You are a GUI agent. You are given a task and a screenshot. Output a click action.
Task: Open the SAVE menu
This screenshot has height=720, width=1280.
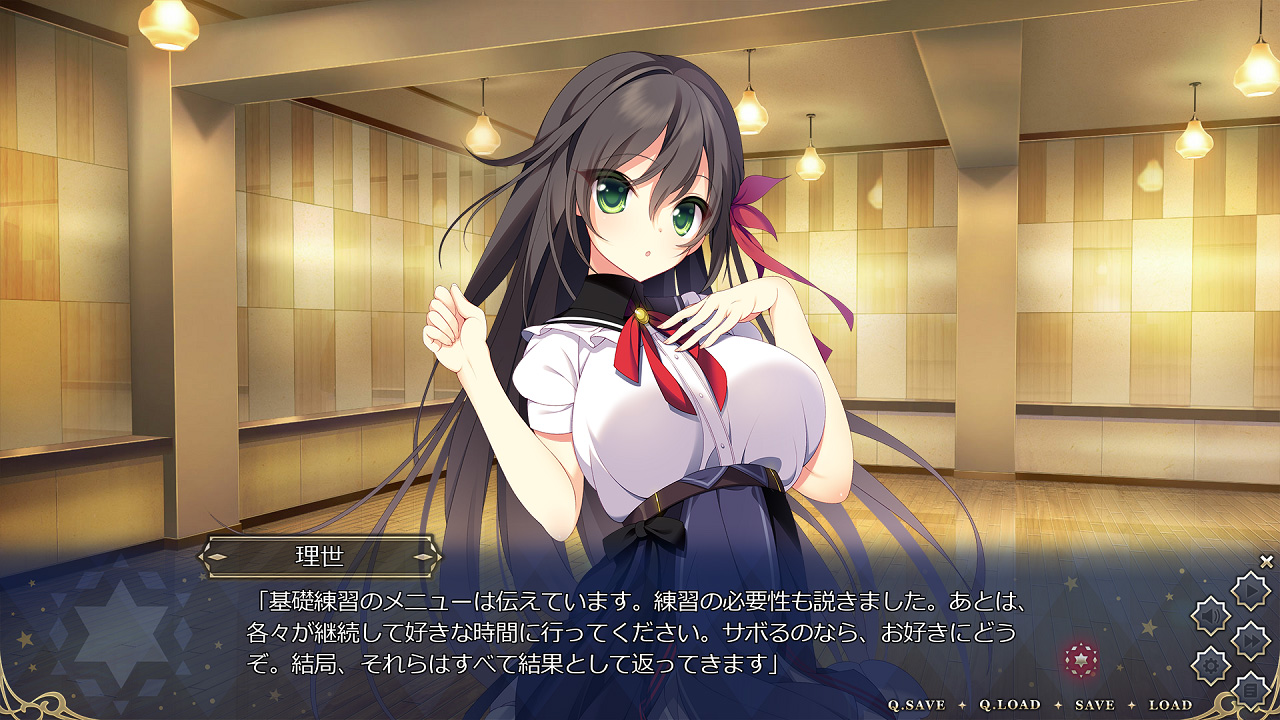pos(1094,705)
